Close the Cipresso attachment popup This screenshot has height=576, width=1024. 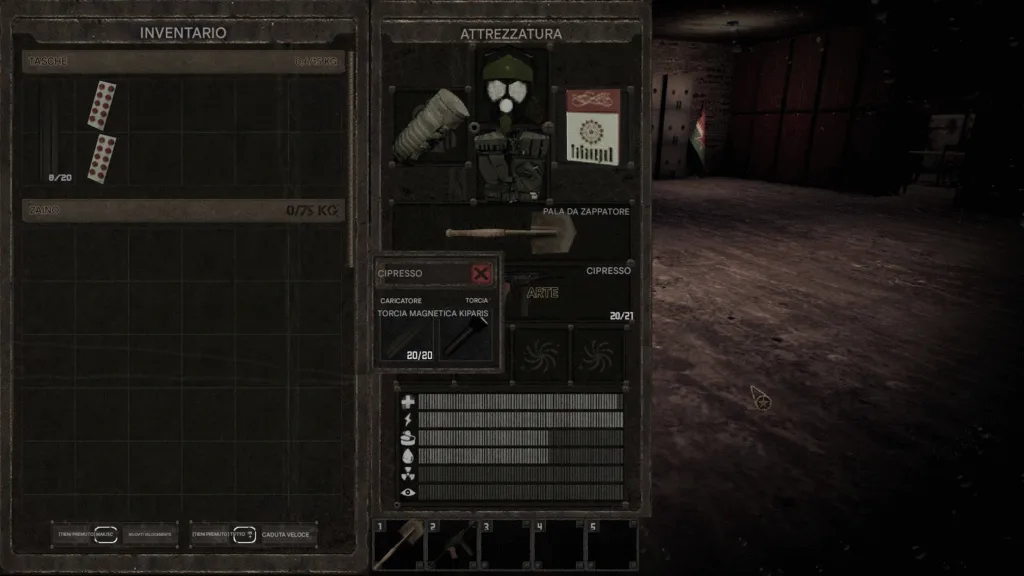point(481,273)
